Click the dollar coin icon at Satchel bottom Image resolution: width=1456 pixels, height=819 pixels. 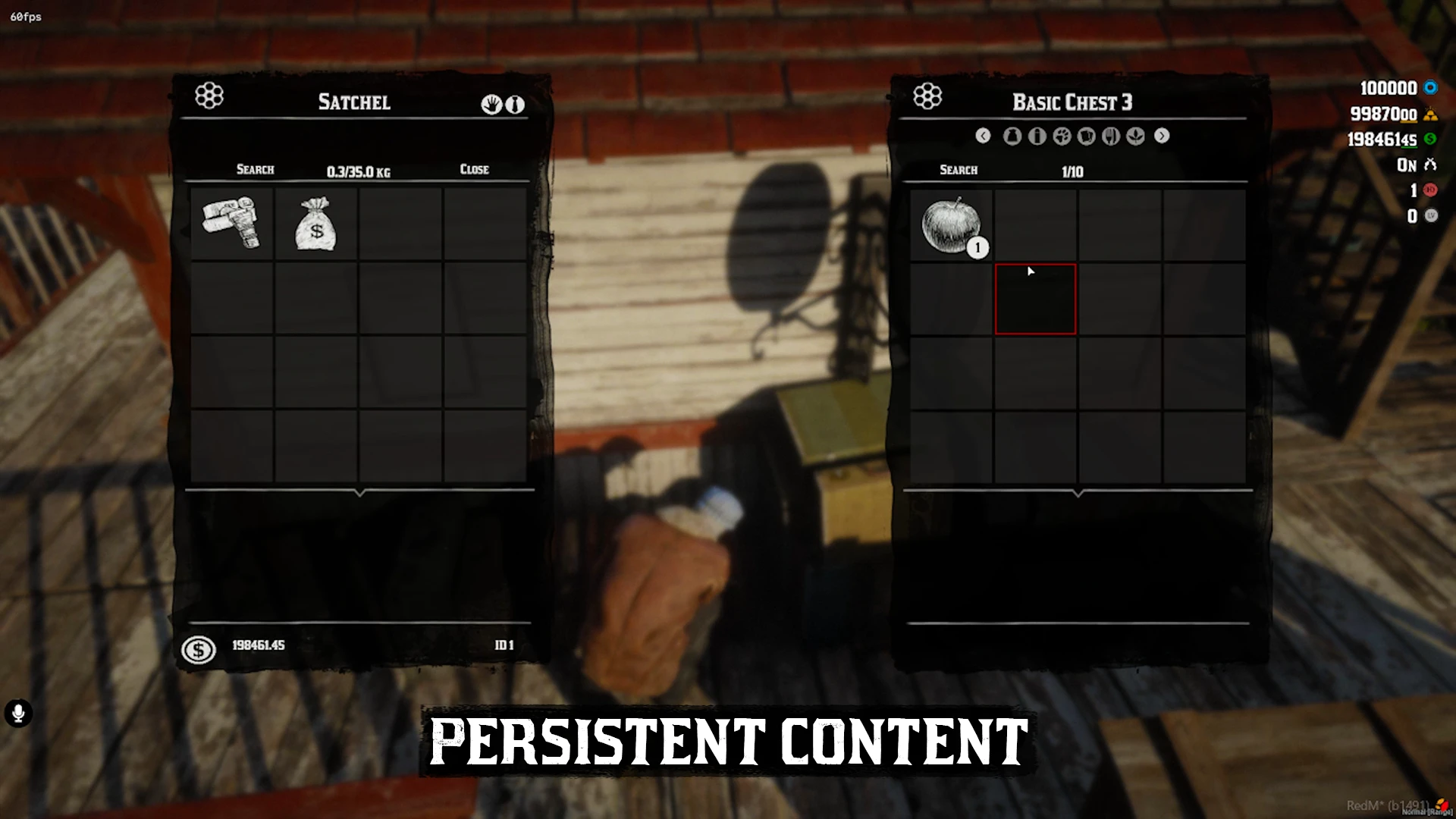[199, 650]
